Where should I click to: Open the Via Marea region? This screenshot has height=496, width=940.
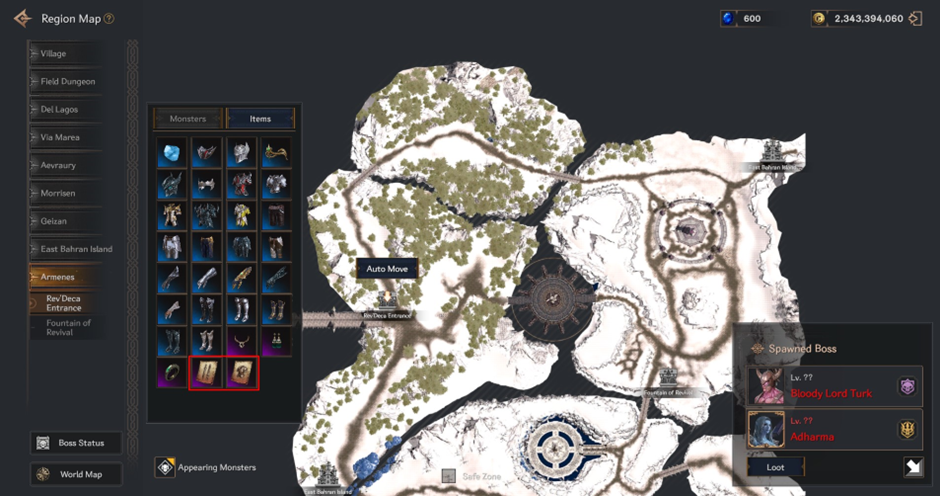pyautogui.click(x=68, y=137)
